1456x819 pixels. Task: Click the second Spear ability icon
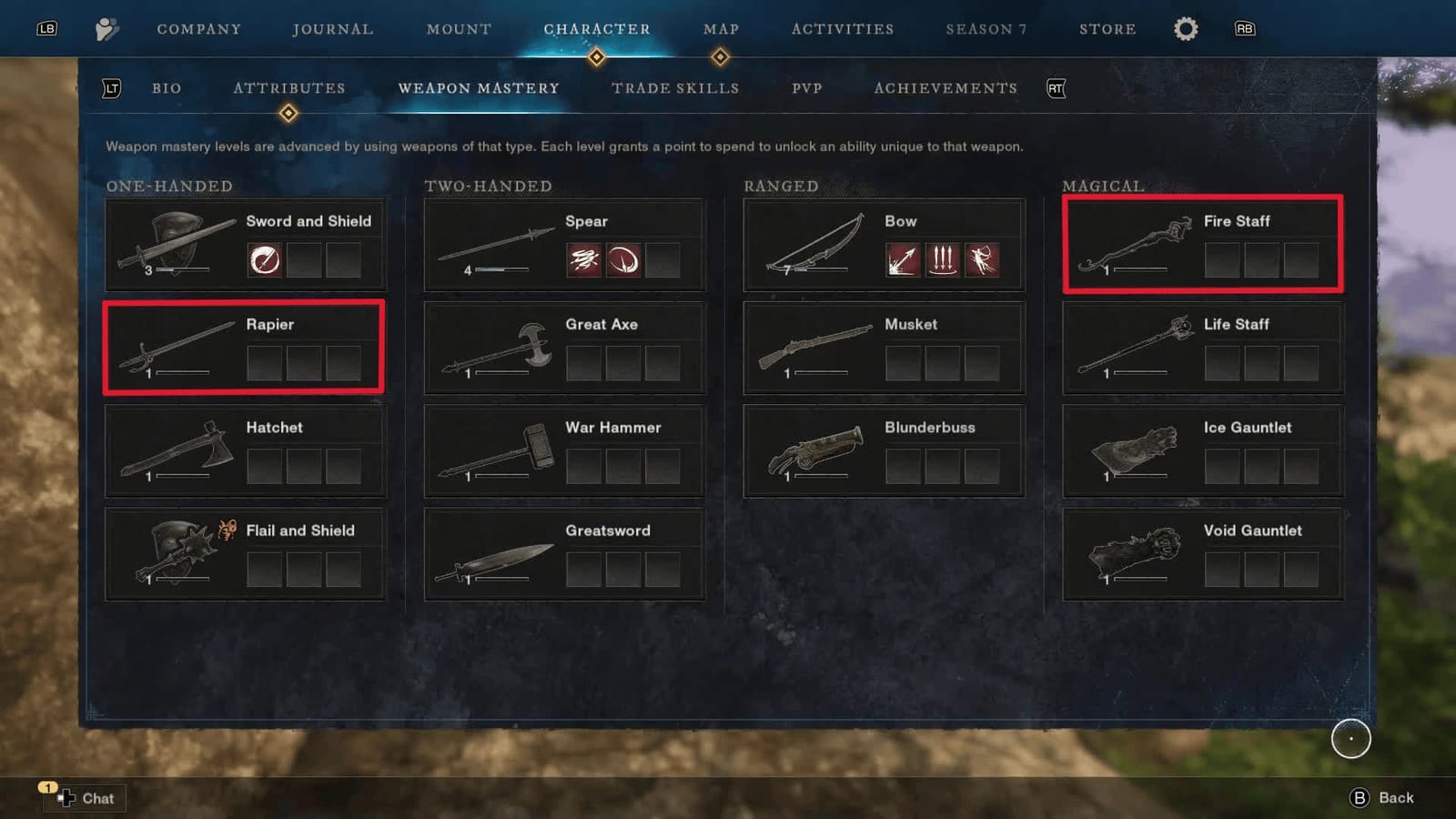(x=625, y=259)
